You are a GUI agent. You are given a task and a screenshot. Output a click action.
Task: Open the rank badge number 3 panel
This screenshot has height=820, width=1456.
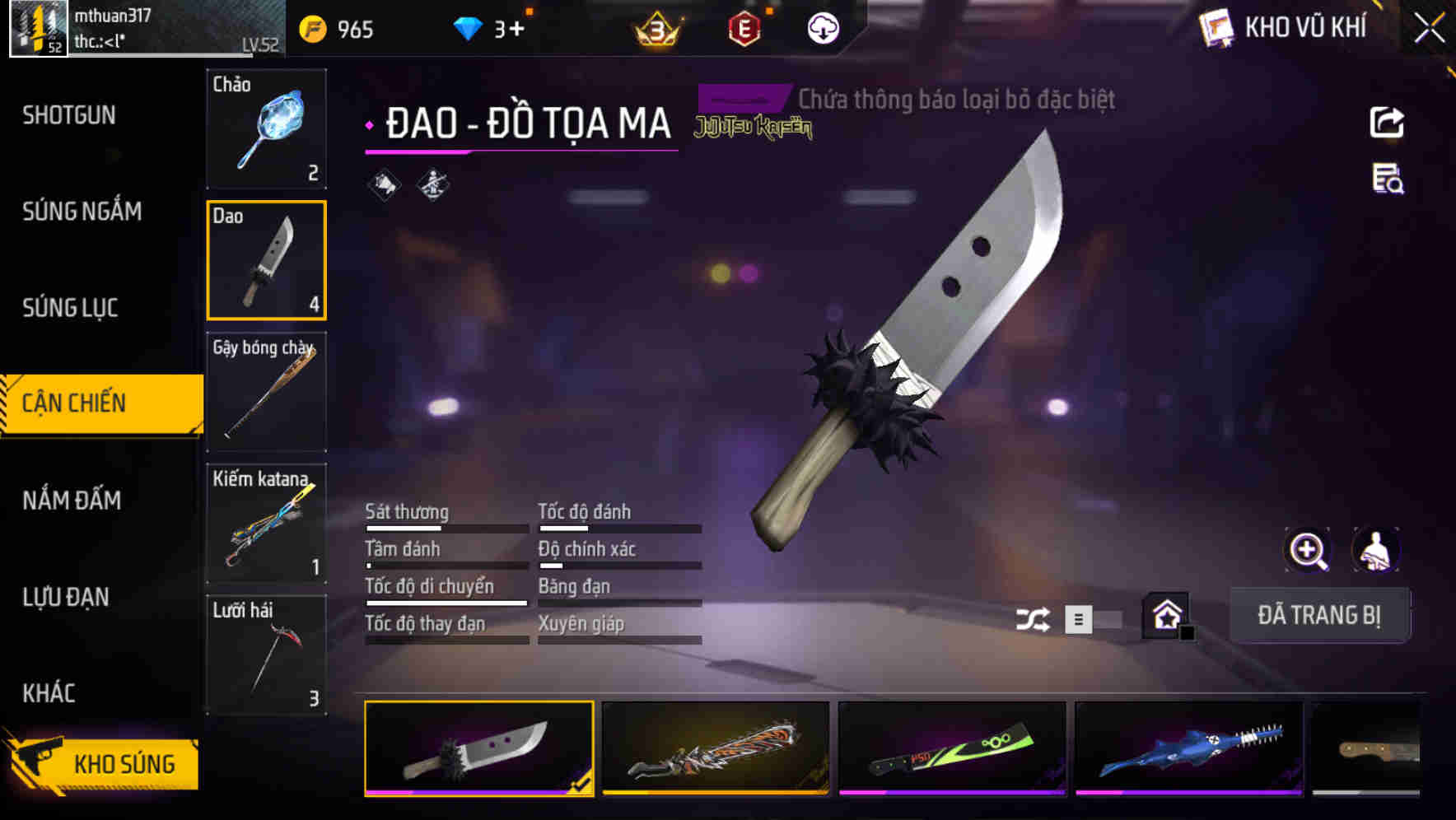653,27
